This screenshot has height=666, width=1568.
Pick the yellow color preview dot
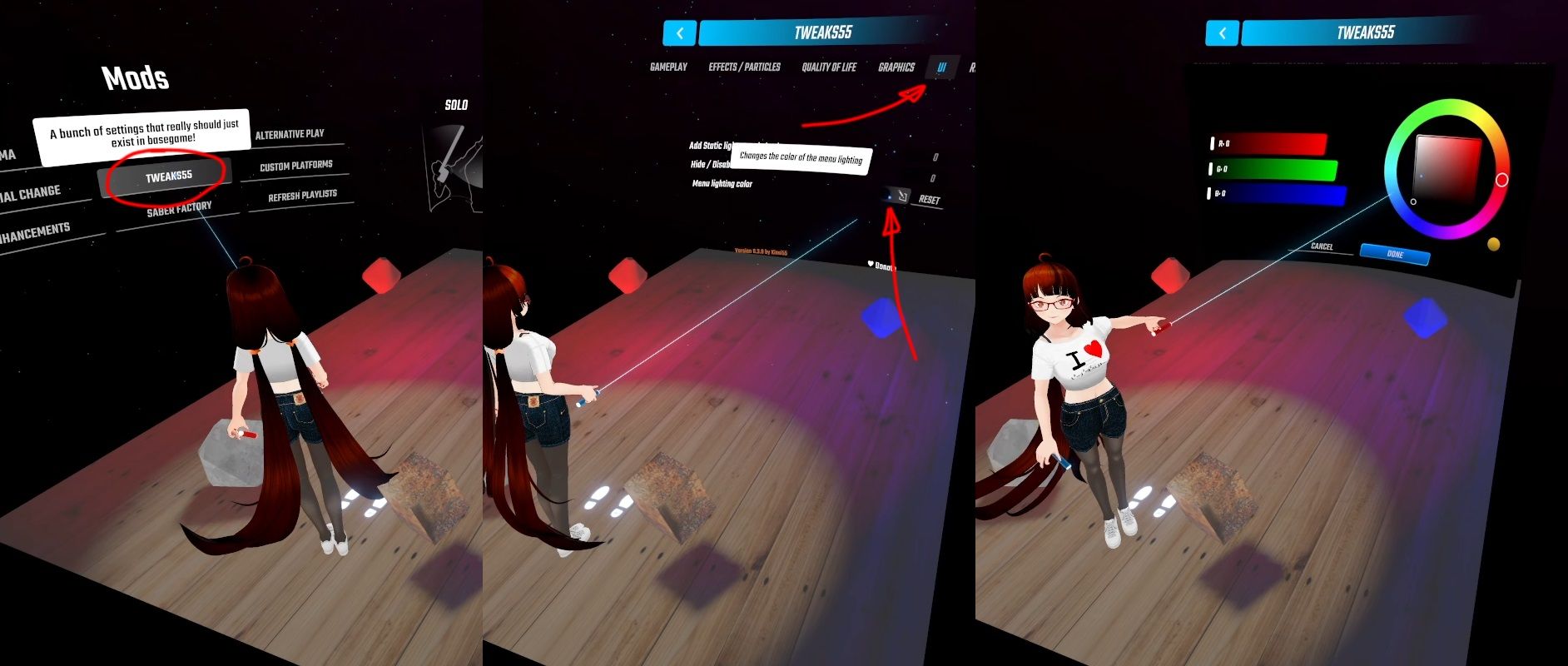1493,245
